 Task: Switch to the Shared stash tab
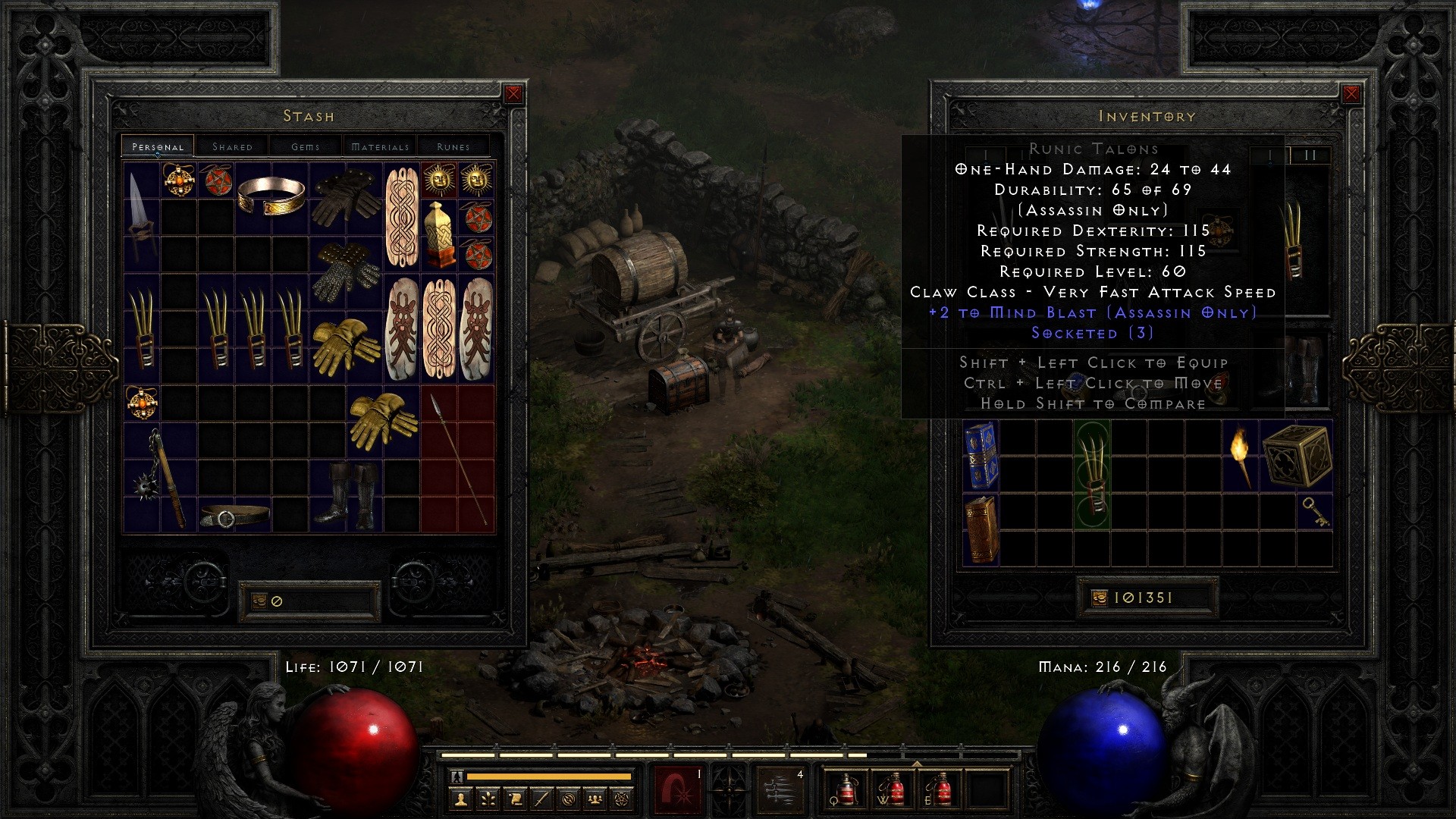(x=232, y=146)
